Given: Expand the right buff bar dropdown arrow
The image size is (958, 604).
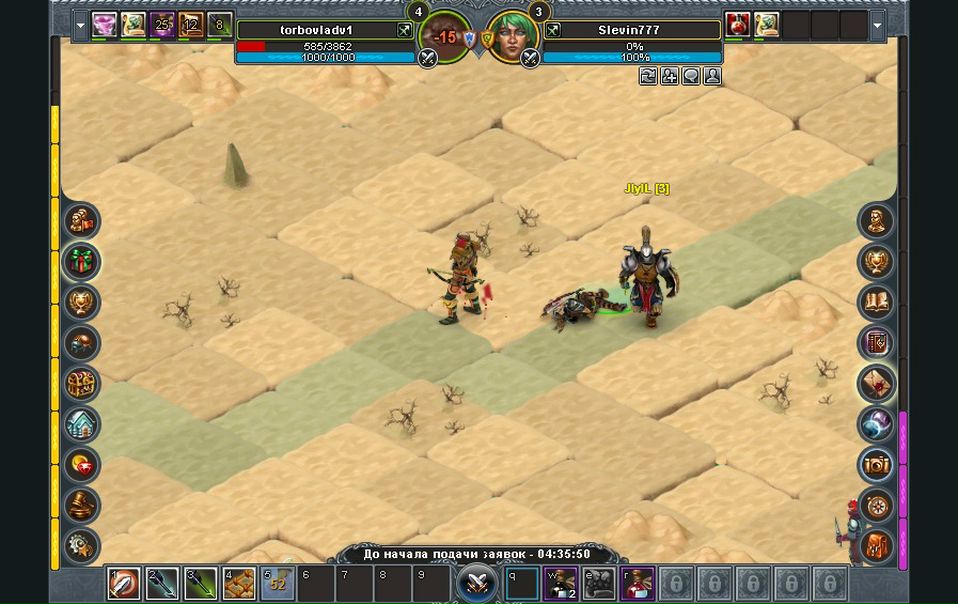Looking at the screenshot, I should (x=877, y=25).
